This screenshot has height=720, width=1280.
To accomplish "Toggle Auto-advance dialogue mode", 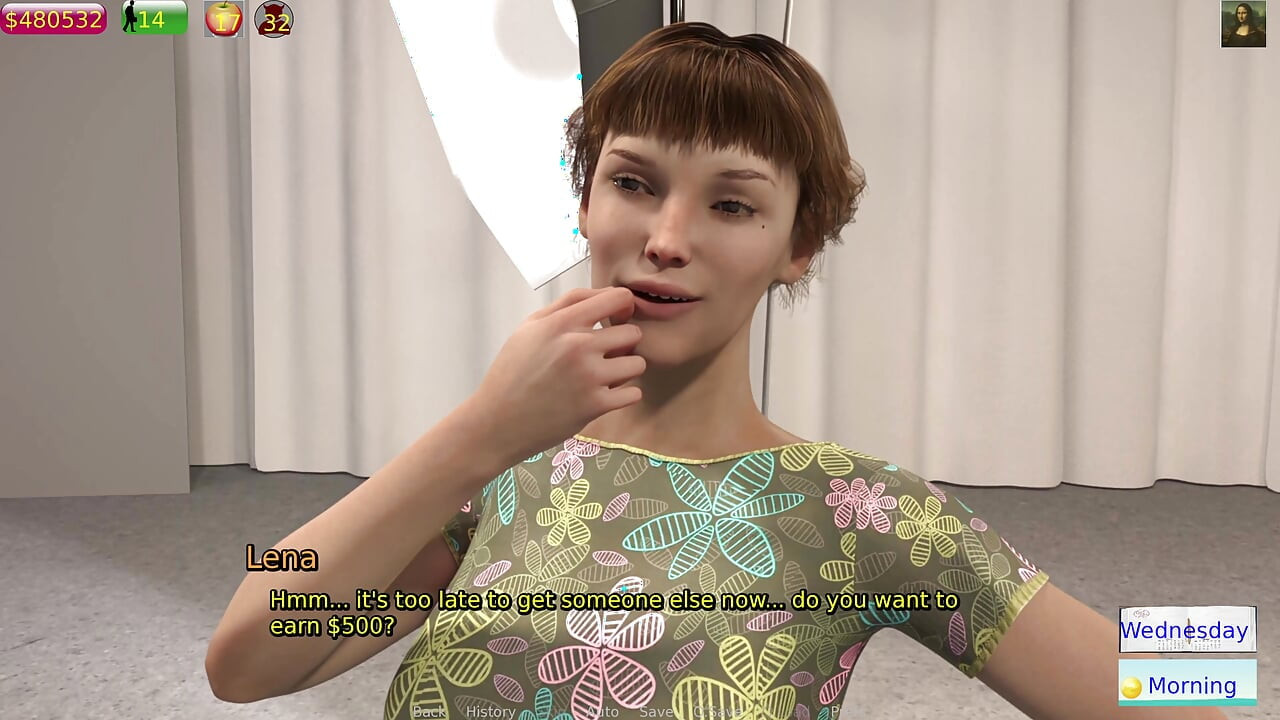I will pyautogui.click(x=601, y=711).
